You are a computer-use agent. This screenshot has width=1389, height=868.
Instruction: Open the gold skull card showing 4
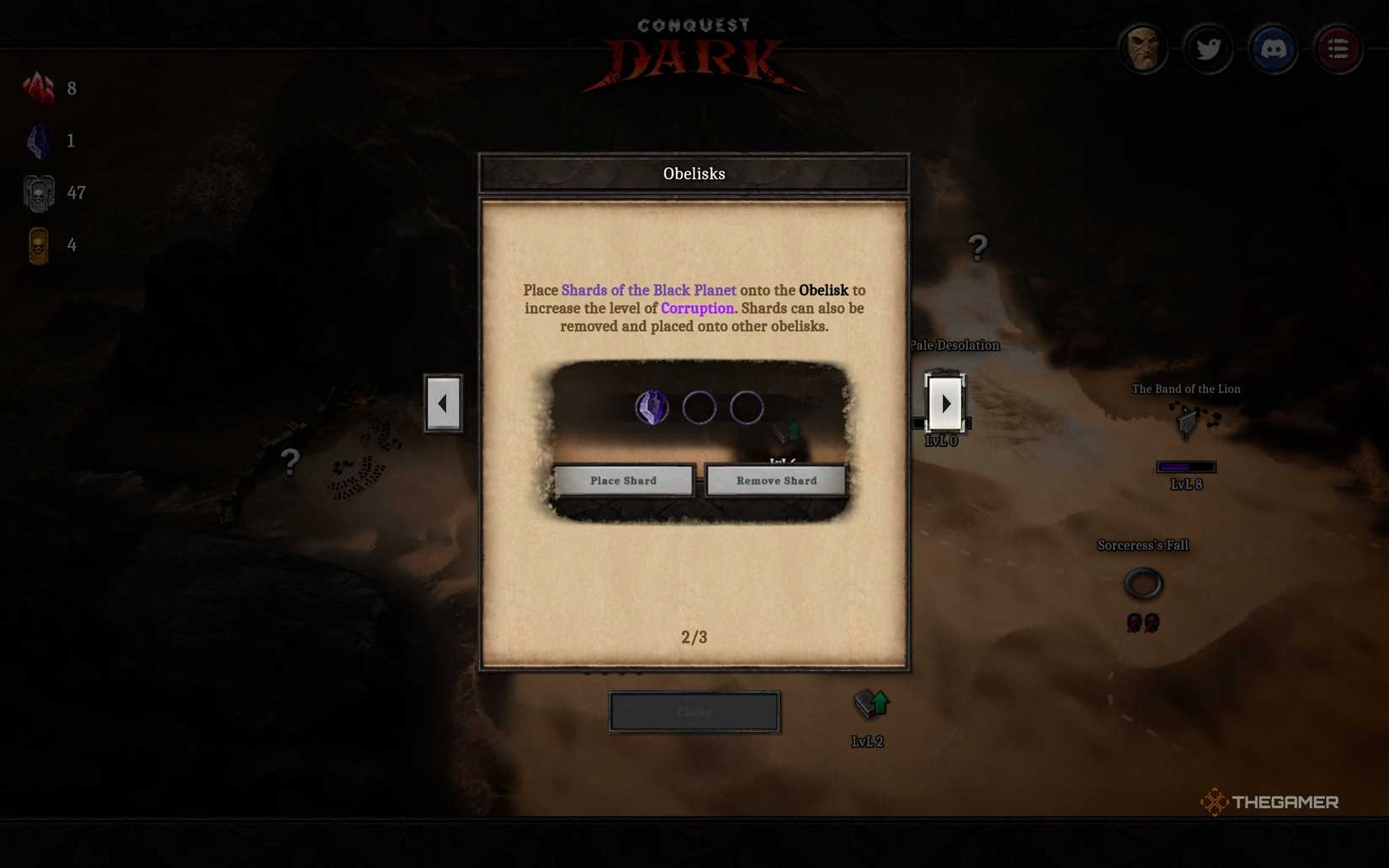click(38, 245)
